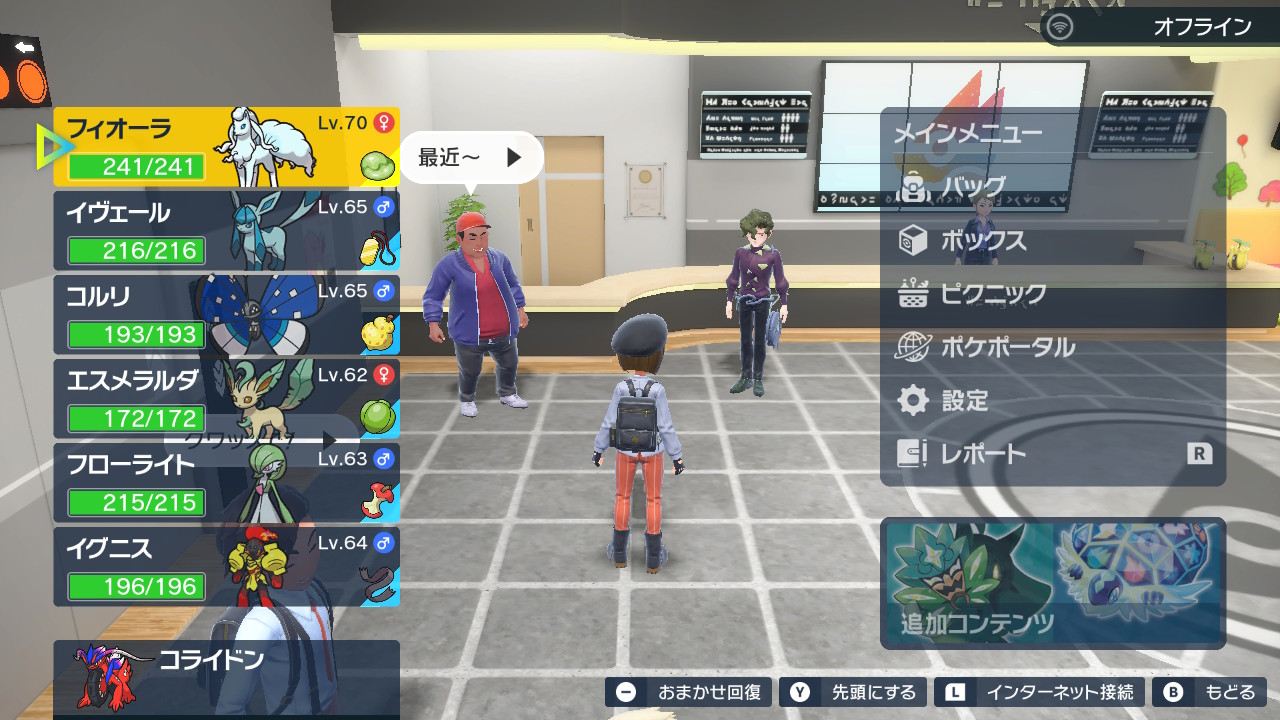Screen dimensions: 1280x720
Task: Open the バッグ (Bag) menu entry
Action: click(x=972, y=187)
